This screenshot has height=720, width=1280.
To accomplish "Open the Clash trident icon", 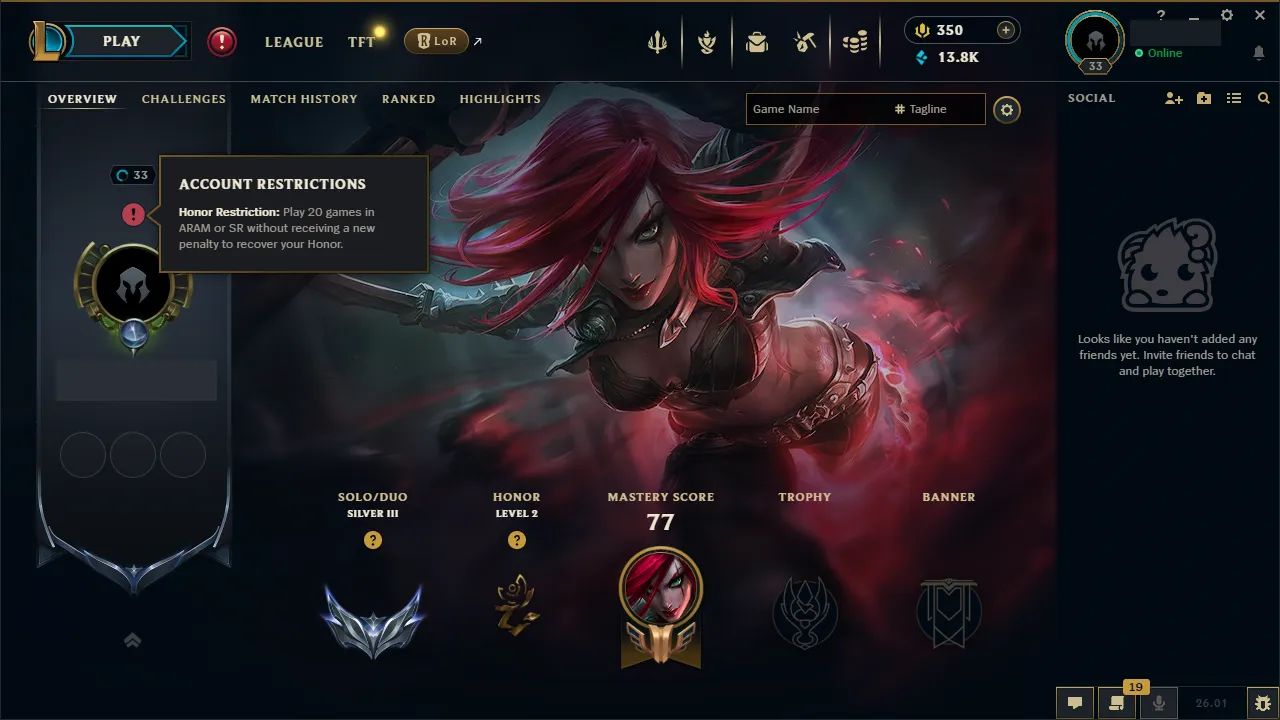I will pos(656,41).
